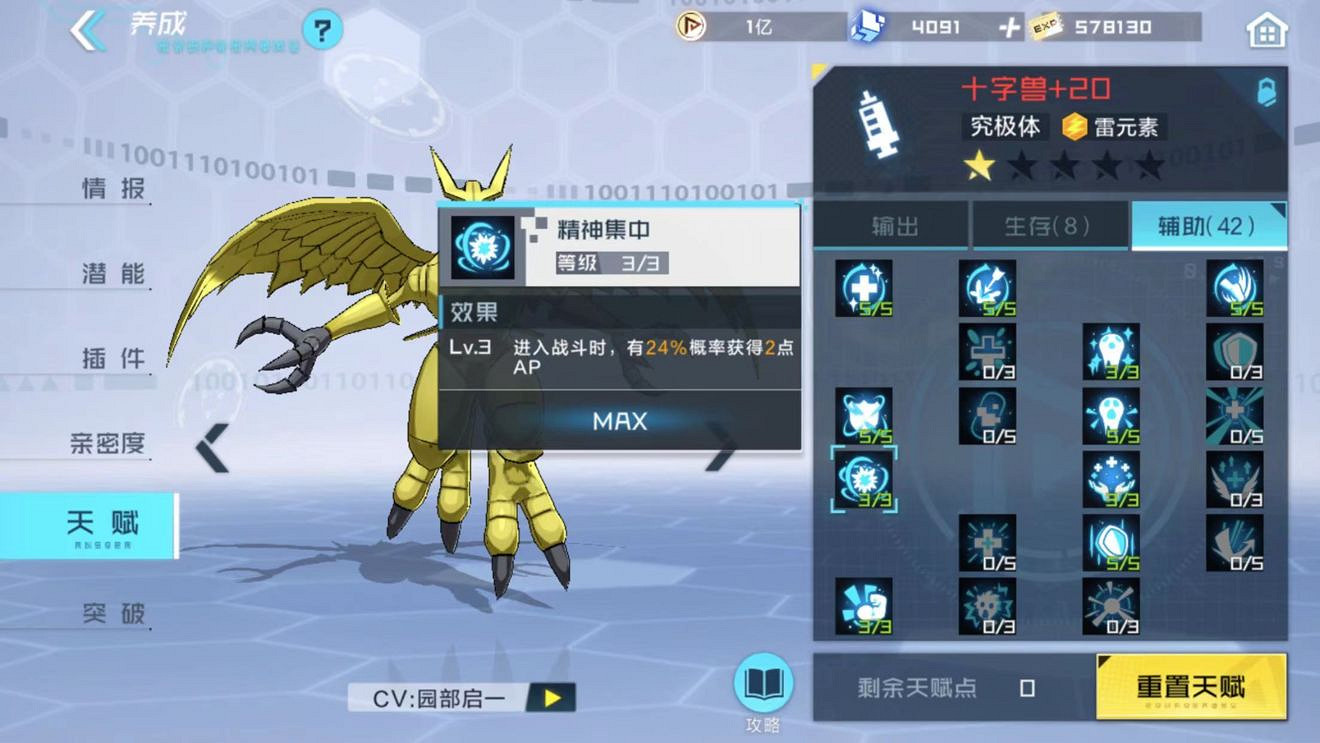Select the maxed 5/5 healing cross talent
The height and width of the screenshot is (743, 1320).
(864, 288)
